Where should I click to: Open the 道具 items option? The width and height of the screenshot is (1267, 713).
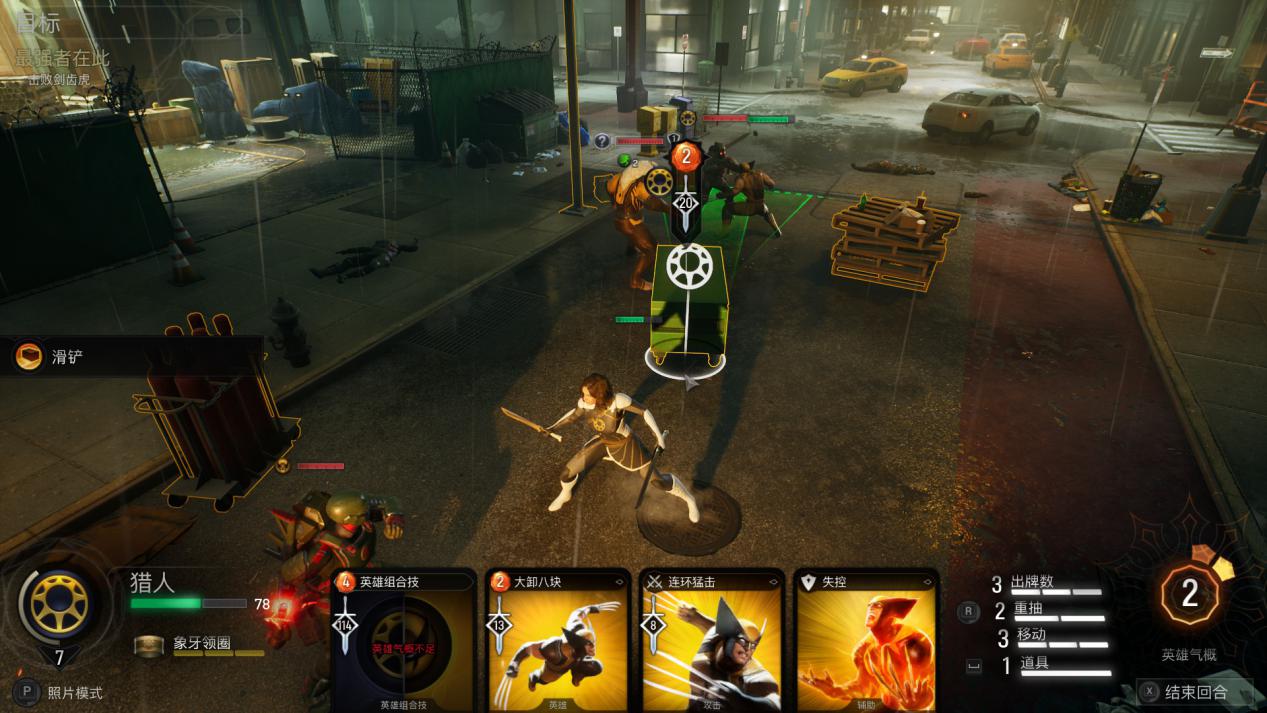tap(1037, 663)
